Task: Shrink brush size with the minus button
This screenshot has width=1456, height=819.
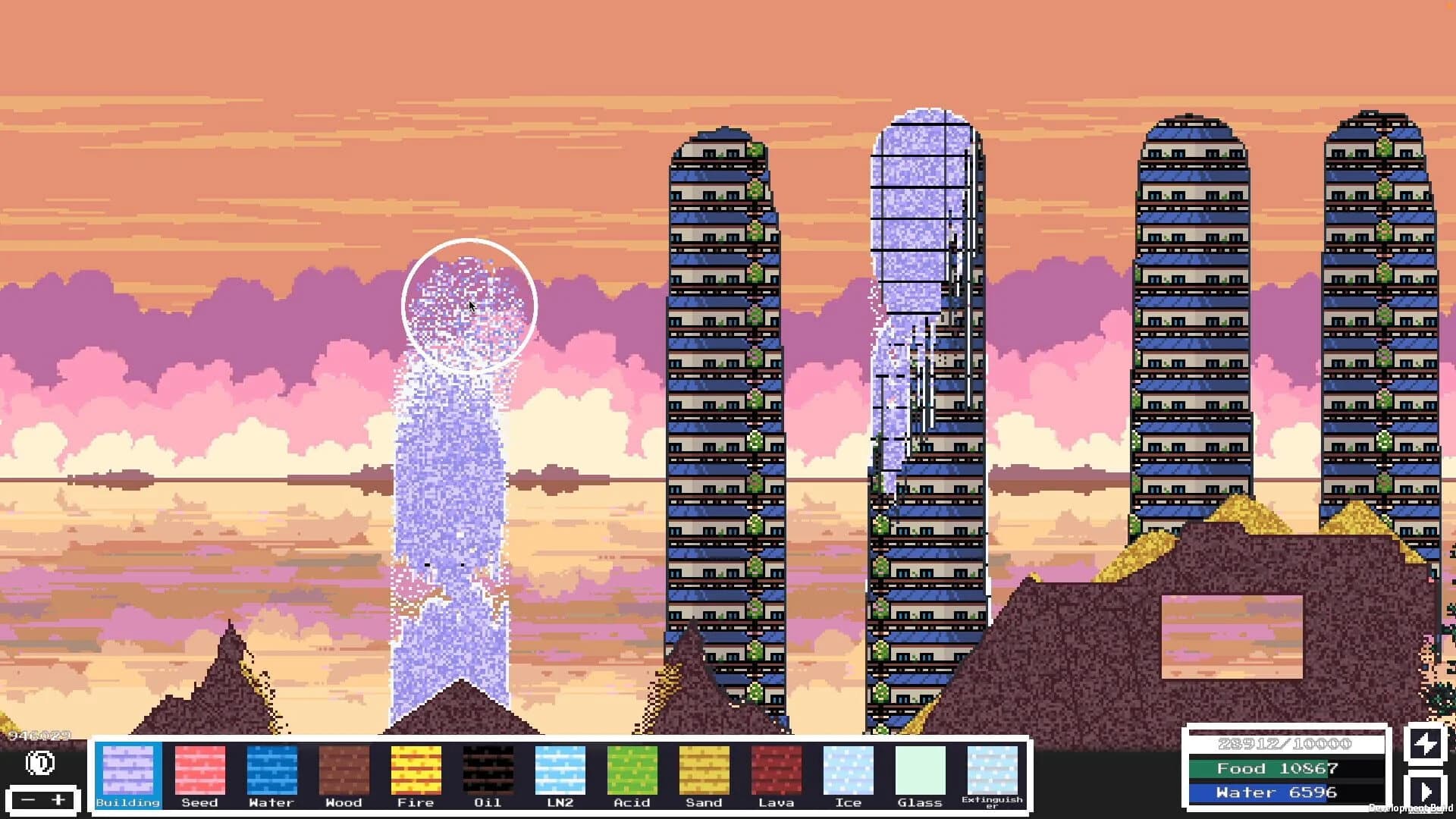Action: click(29, 800)
